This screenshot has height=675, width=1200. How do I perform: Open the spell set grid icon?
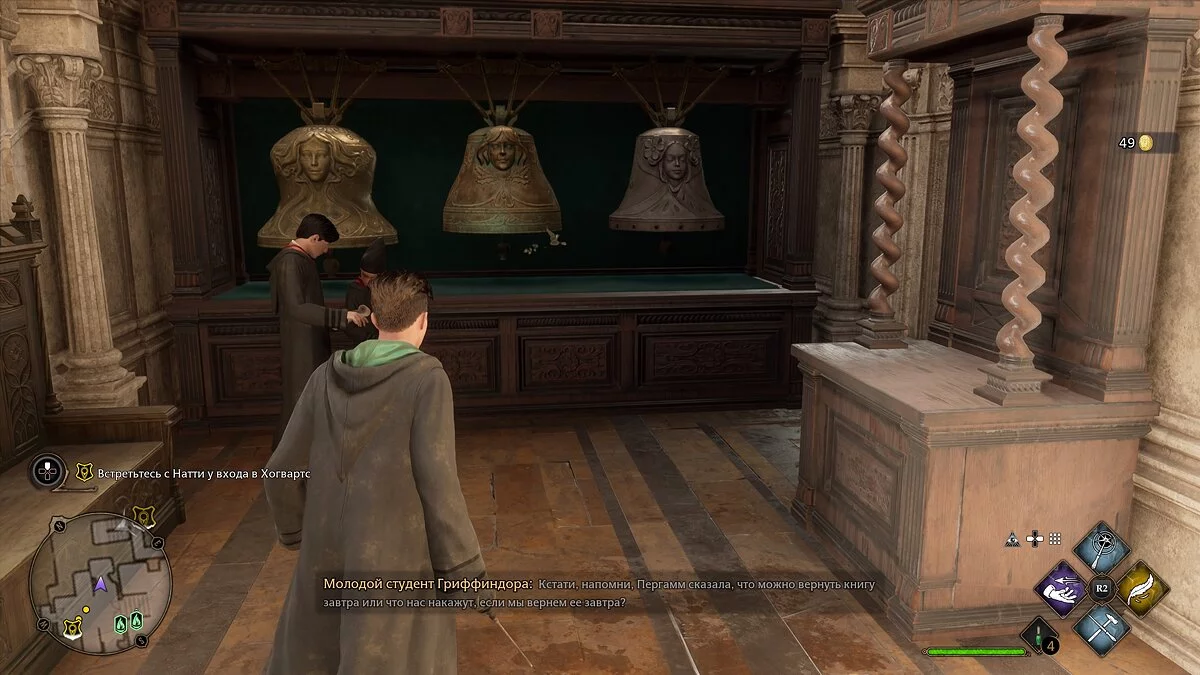click(x=1055, y=538)
